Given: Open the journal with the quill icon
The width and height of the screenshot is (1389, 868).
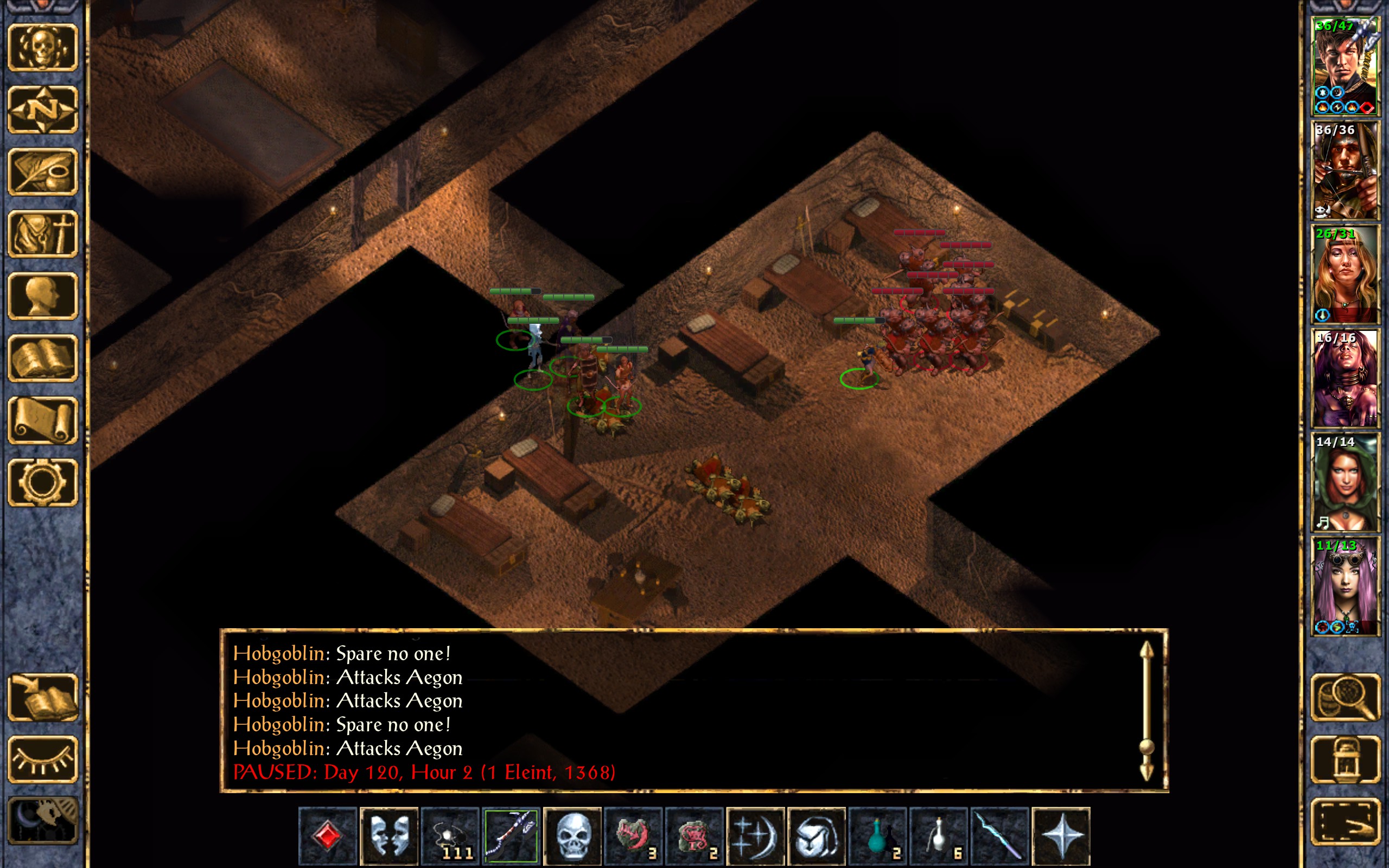Looking at the screenshot, I should 43,171.
